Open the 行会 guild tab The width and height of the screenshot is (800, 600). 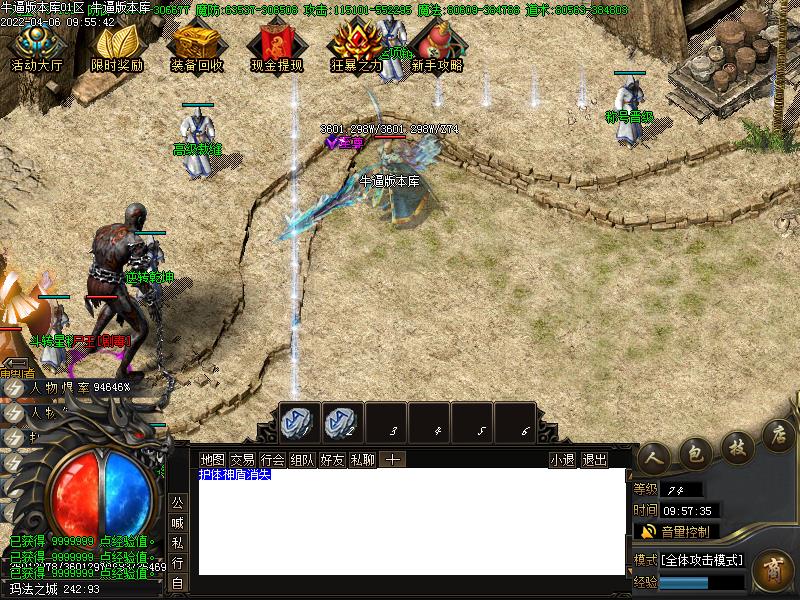tap(272, 460)
